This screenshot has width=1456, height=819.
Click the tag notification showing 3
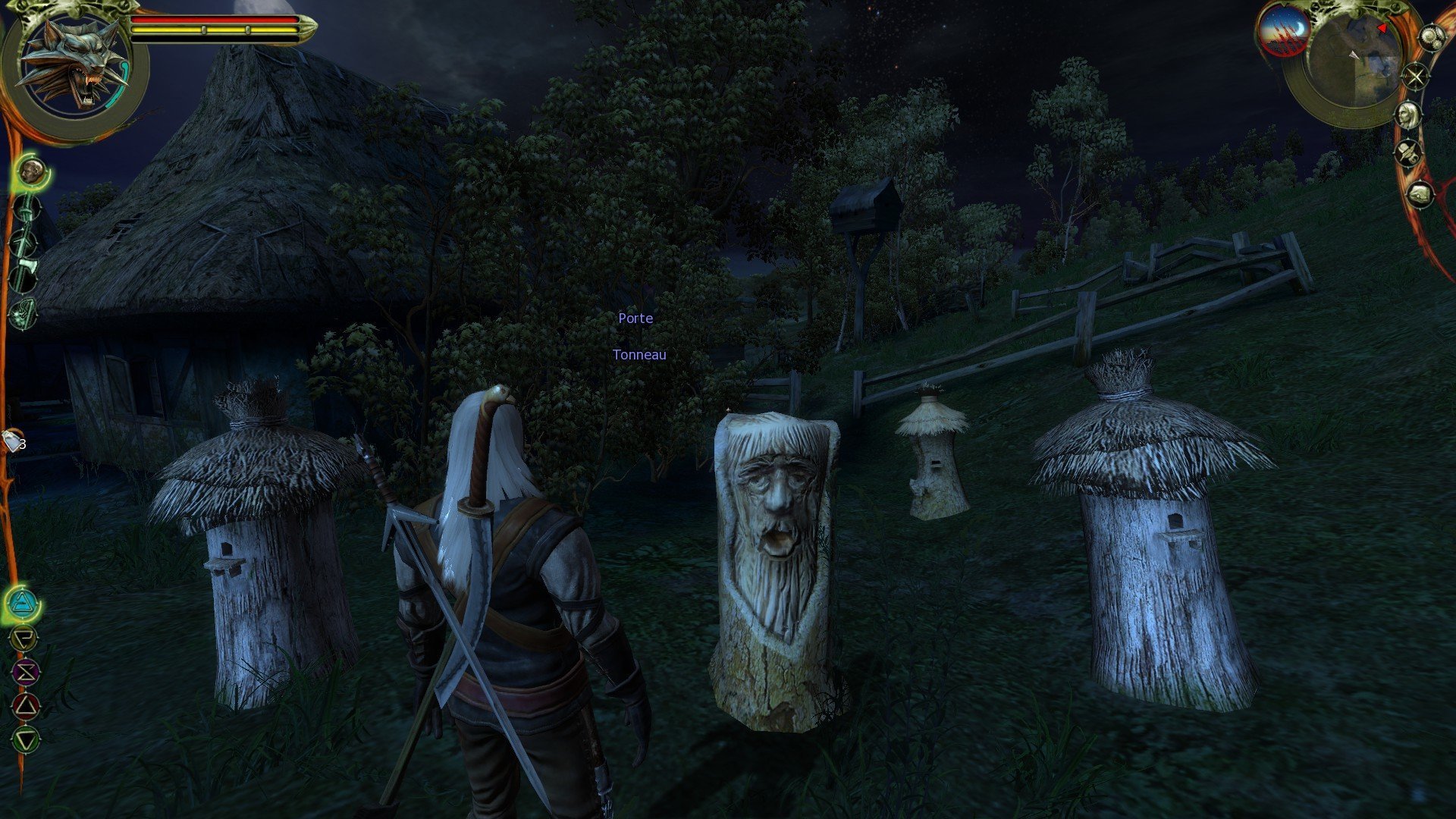point(14,441)
